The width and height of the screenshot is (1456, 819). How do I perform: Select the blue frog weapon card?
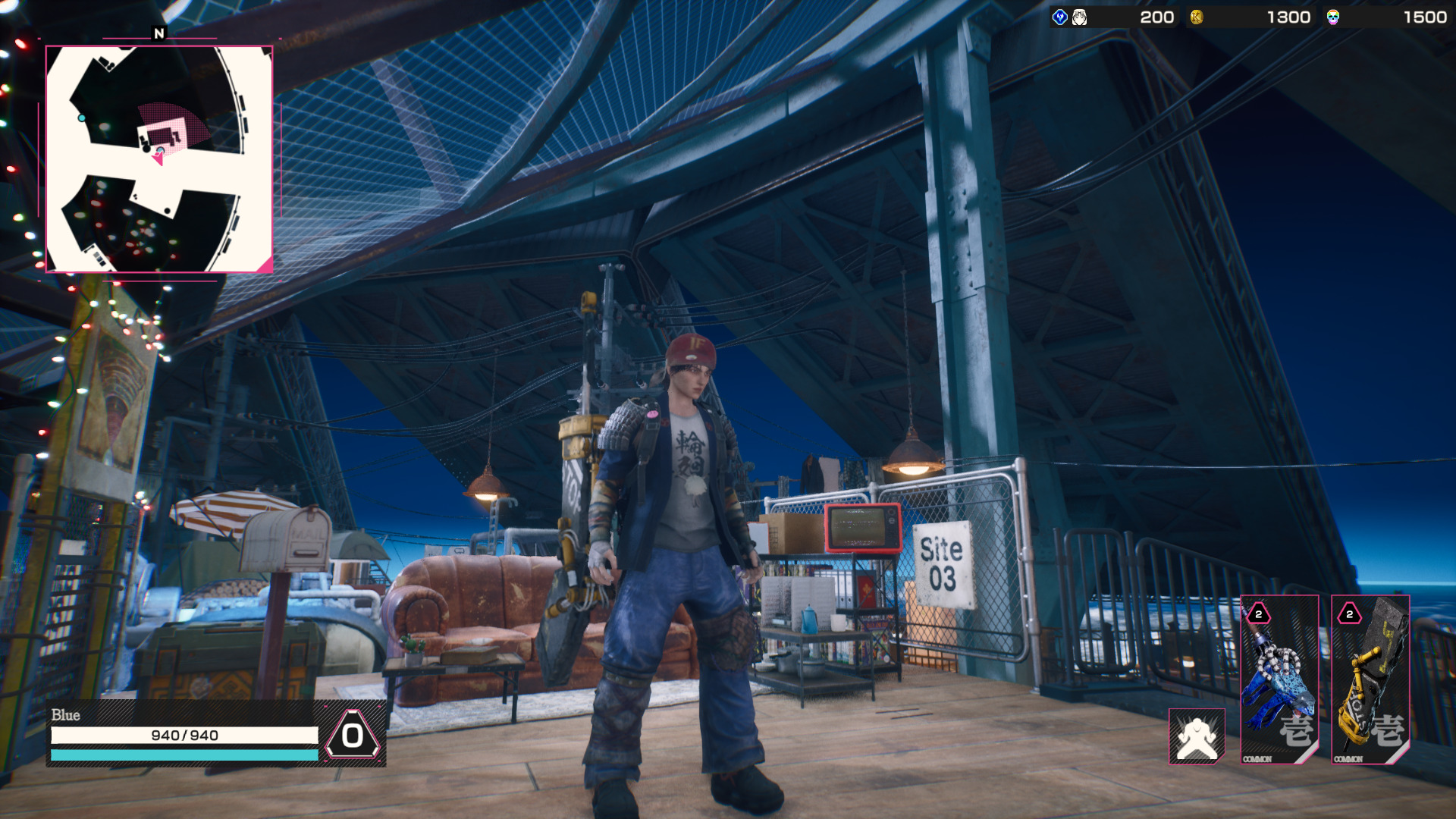click(x=1279, y=679)
